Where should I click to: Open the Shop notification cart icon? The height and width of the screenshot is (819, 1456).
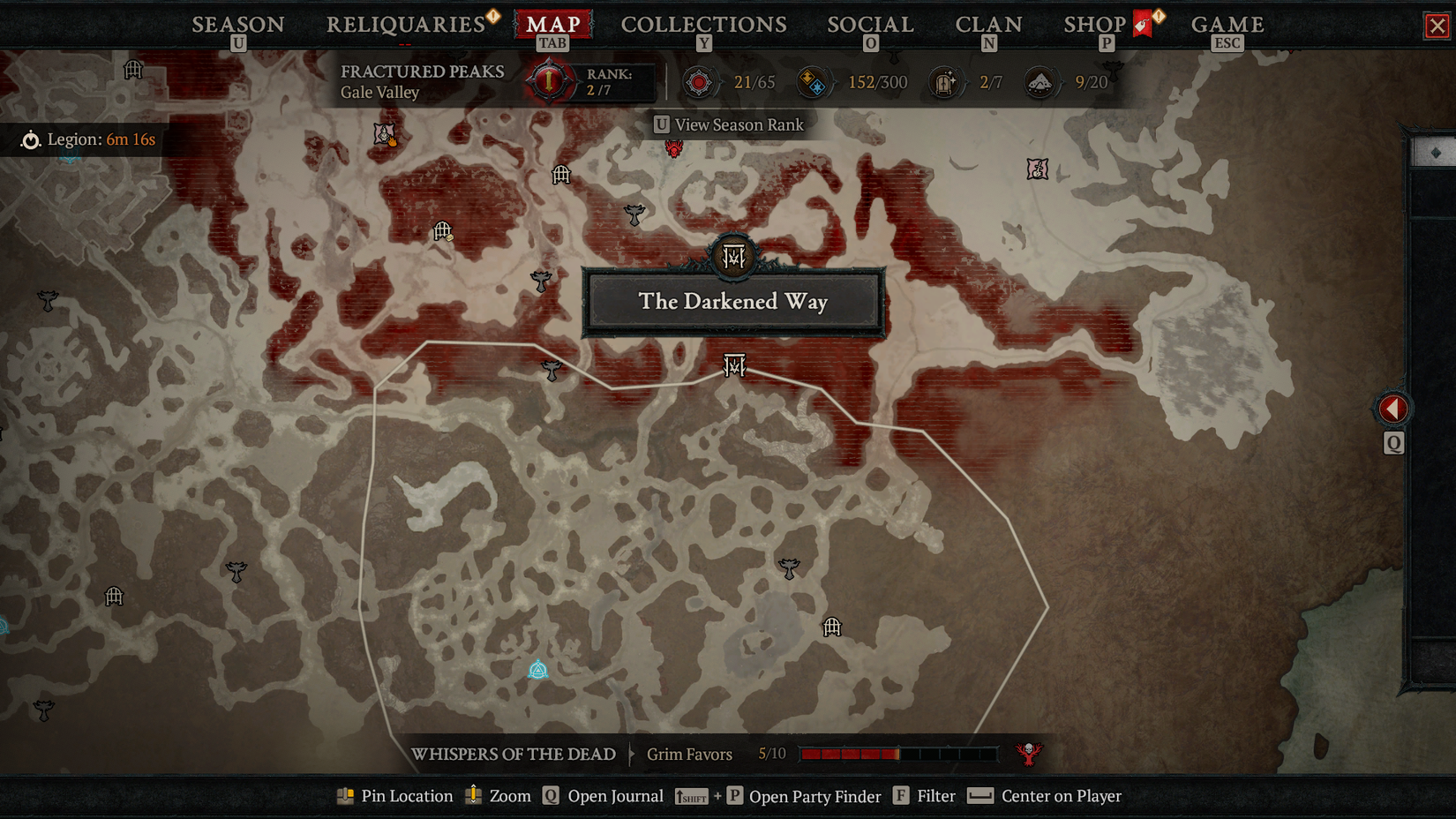(x=1140, y=22)
